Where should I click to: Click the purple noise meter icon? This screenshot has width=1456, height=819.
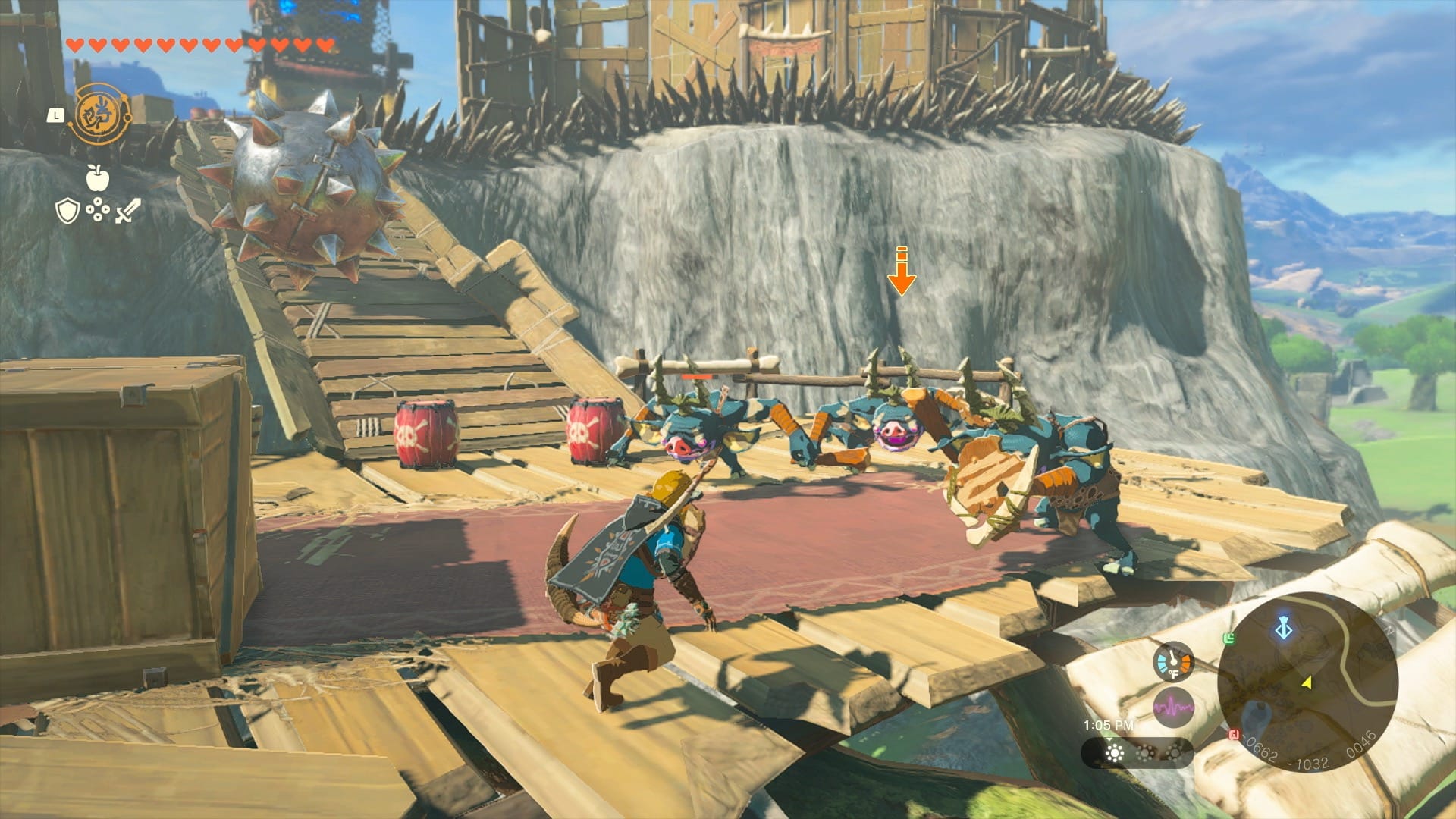tap(1172, 708)
